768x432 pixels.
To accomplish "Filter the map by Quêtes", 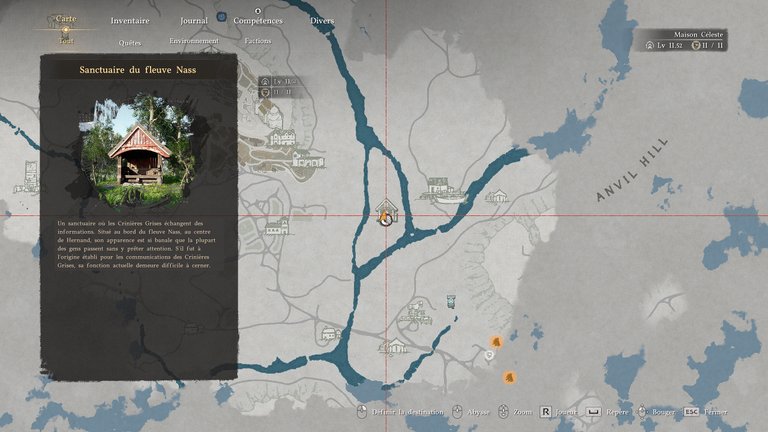I will tap(130, 42).
